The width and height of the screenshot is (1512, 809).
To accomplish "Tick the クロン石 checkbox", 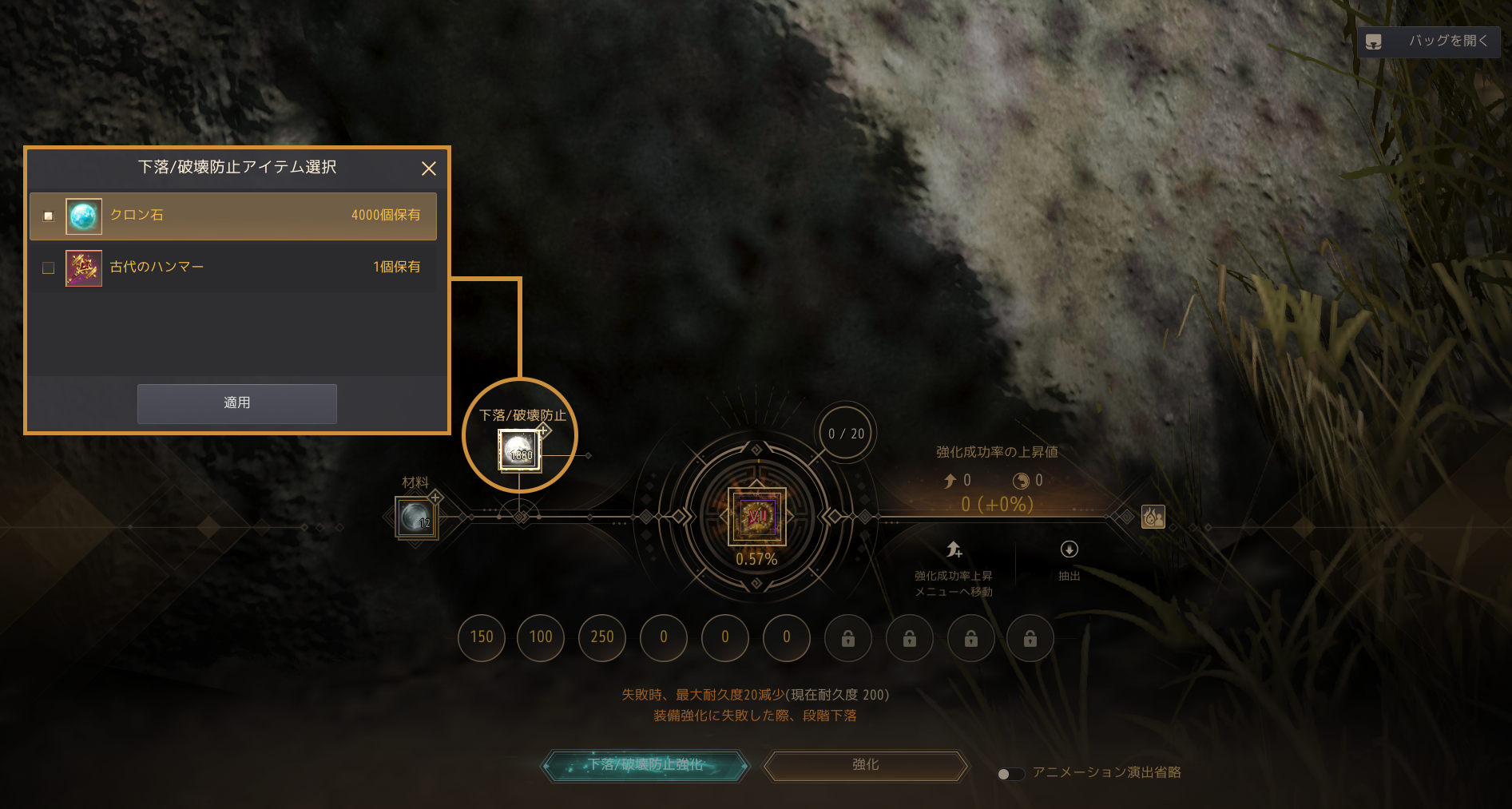I will coord(49,216).
